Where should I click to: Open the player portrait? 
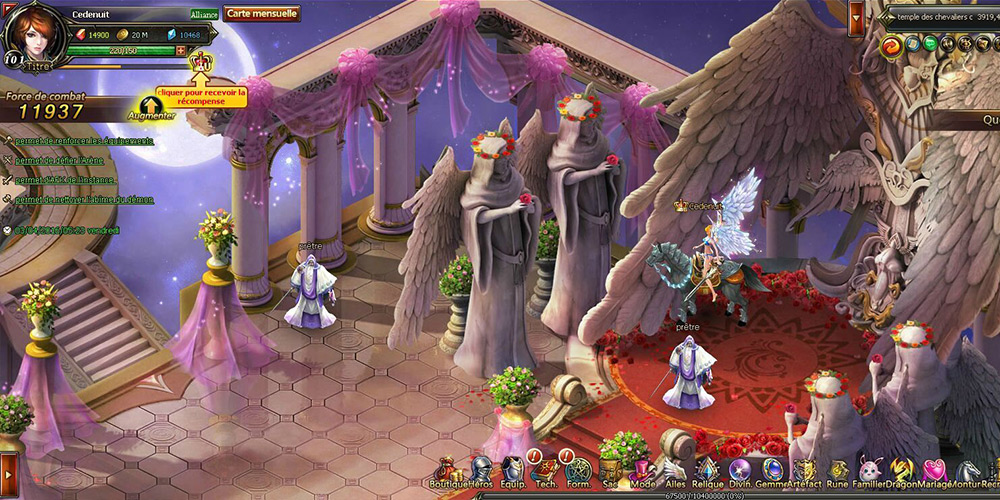coord(33,33)
